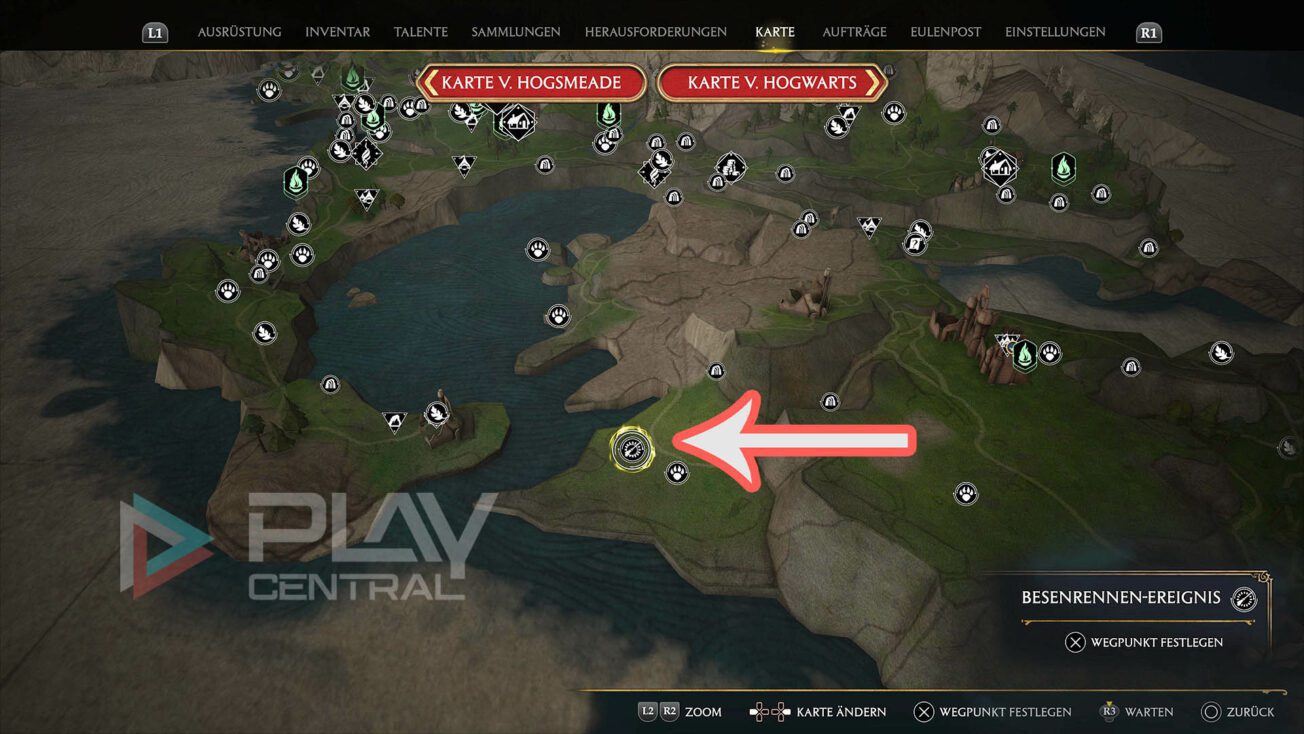Click the KARTE V. HOGWARTS button
This screenshot has height=734, width=1304.
pyautogui.click(x=773, y=83)
